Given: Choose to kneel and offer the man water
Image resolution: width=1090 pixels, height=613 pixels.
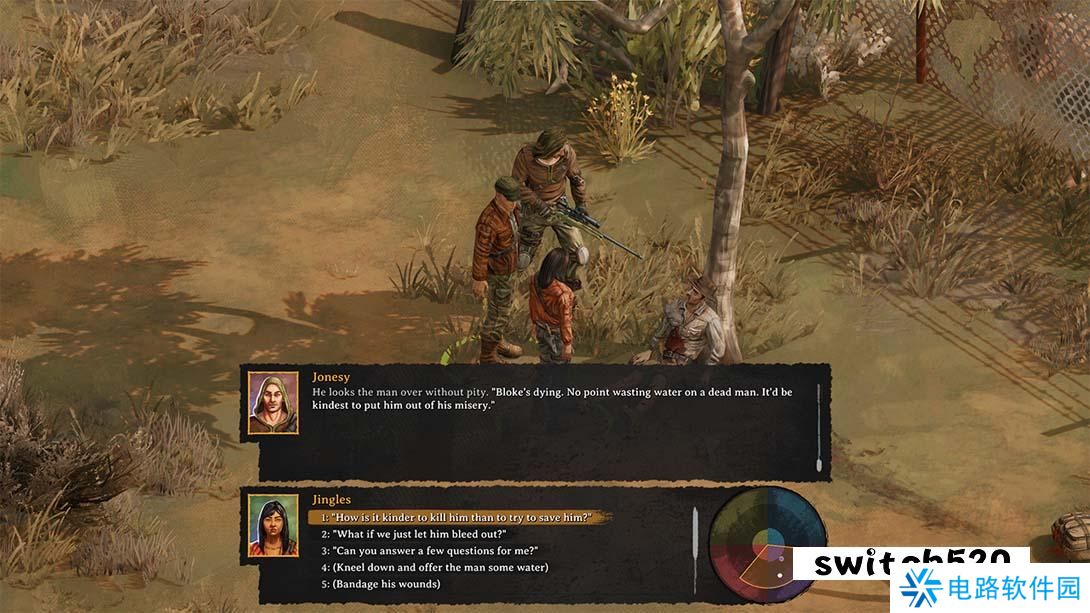Looking at the screenshot, I should point(434,568).
